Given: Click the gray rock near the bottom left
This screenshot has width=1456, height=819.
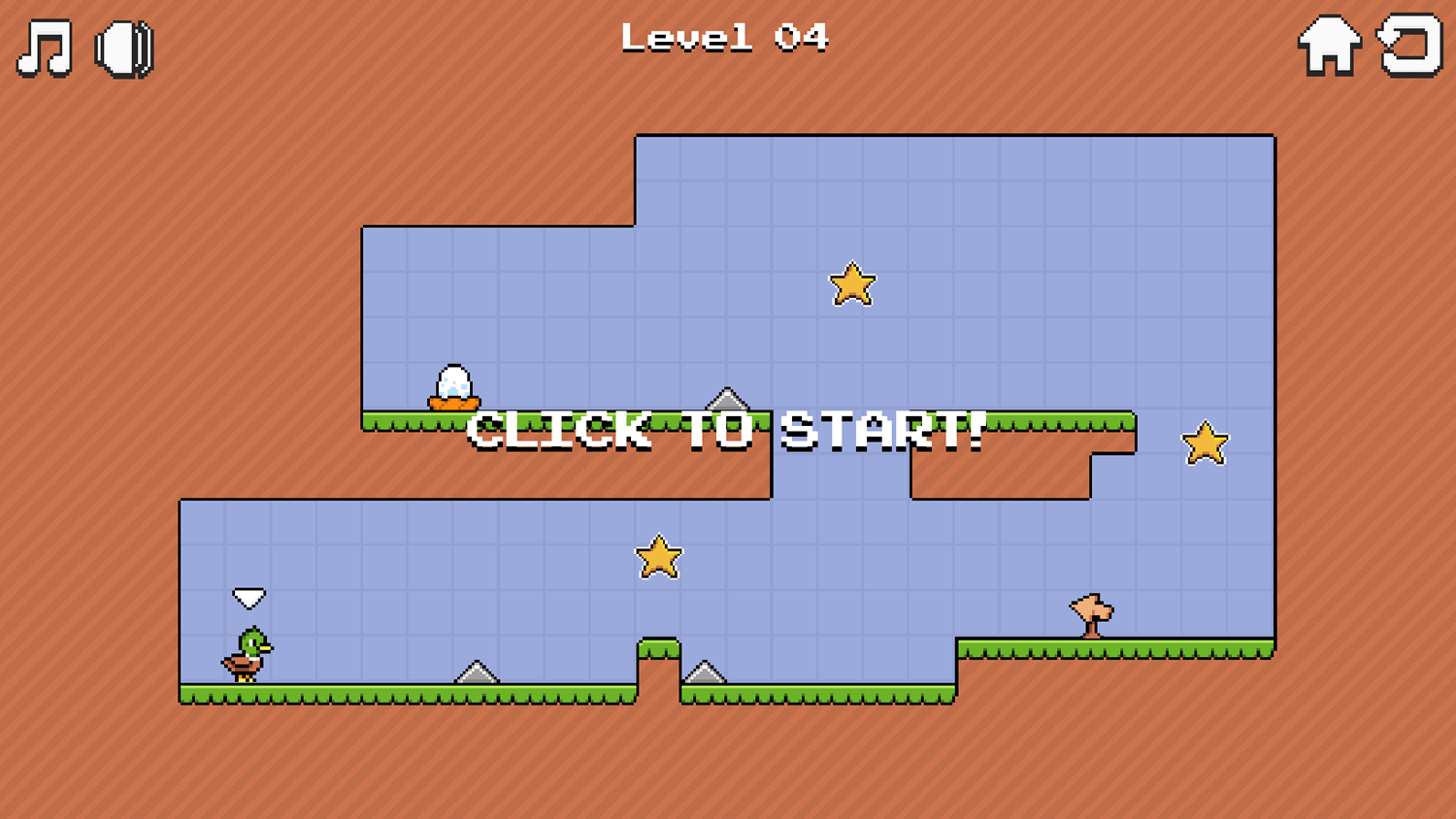Looking at the screenshot, I should (x=476, y=672).
